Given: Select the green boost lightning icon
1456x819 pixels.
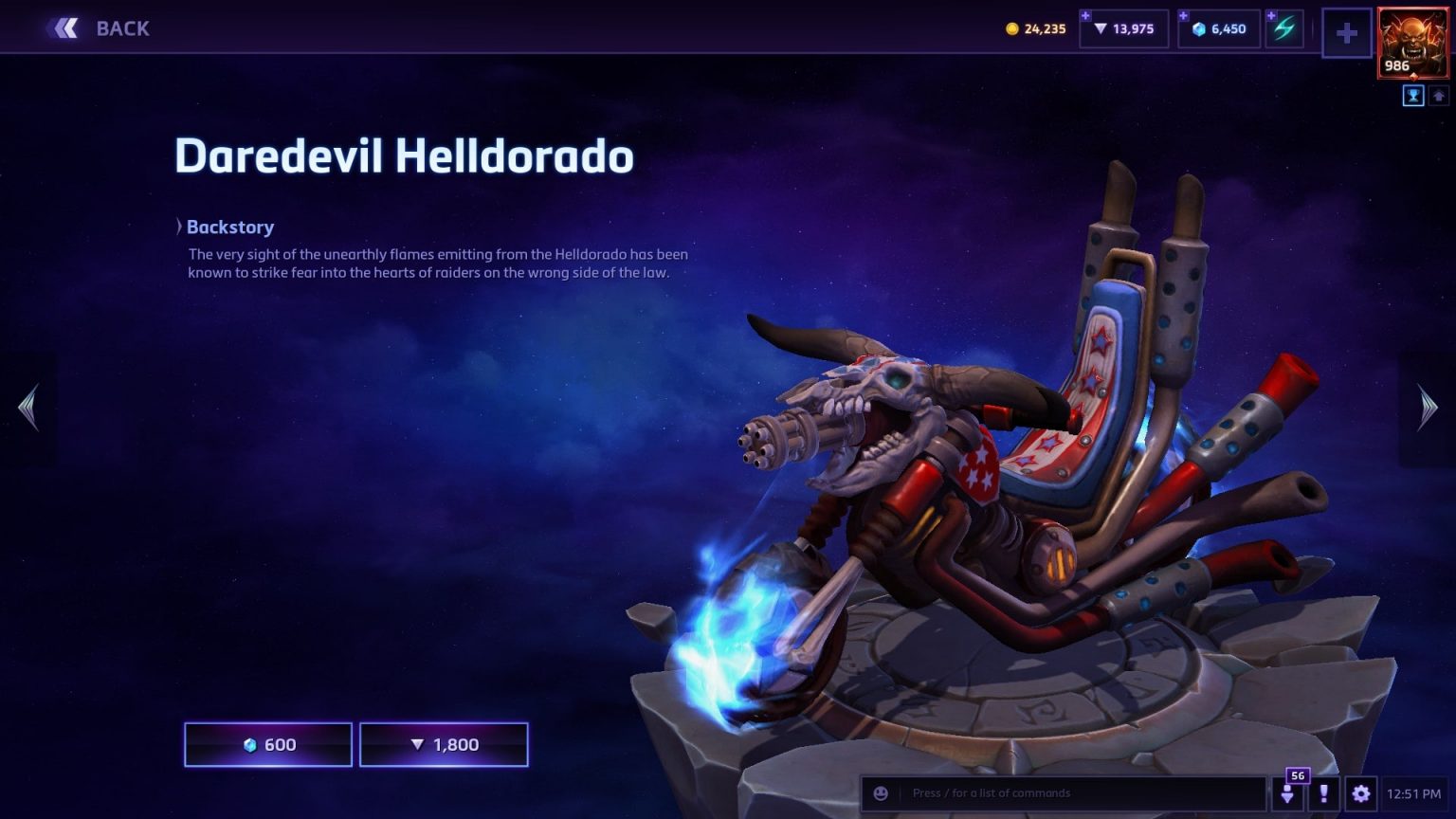Looking at the screenshot, I should pos(1283,28).
